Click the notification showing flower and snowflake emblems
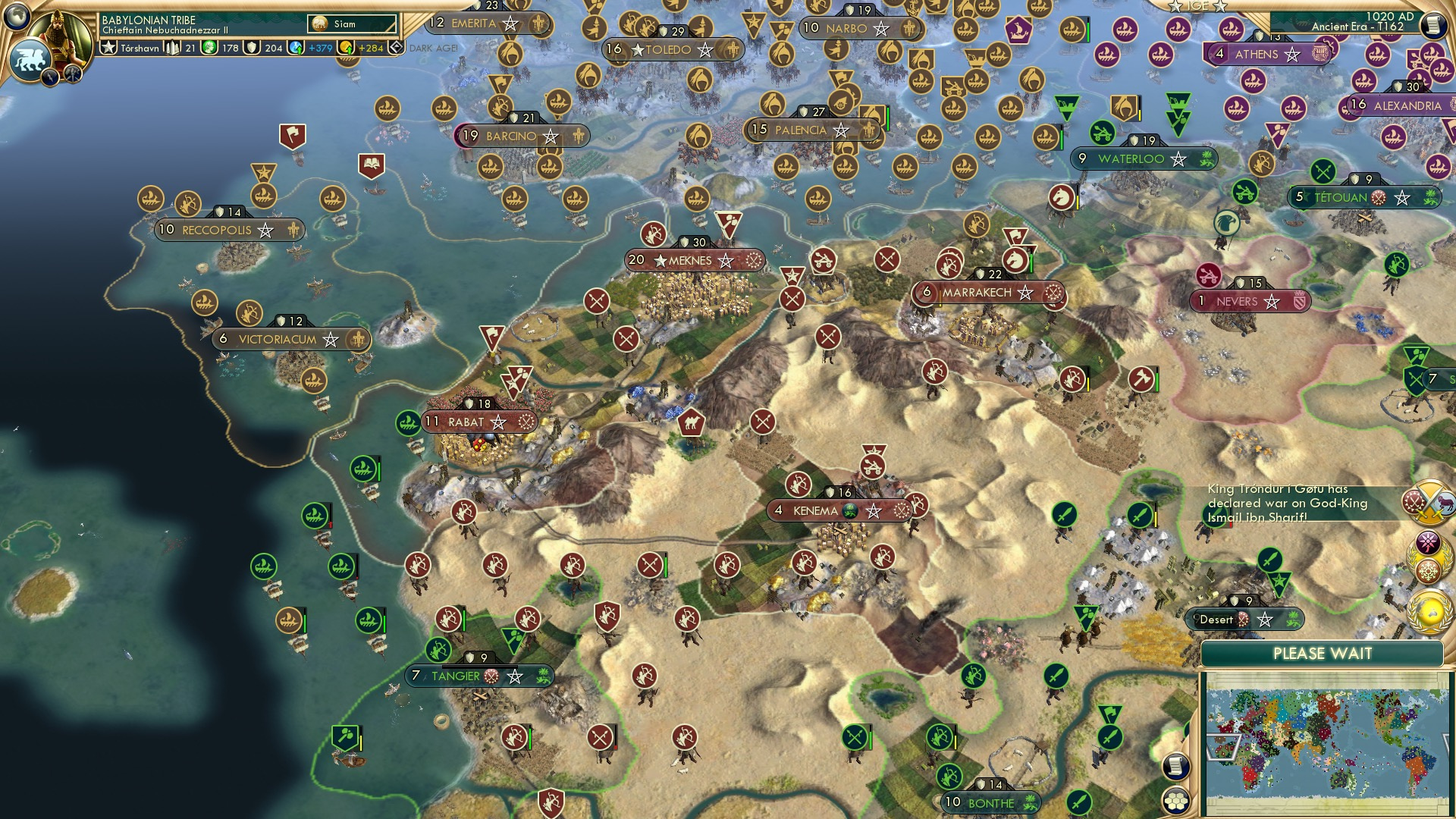 [x=1427, y=556]
